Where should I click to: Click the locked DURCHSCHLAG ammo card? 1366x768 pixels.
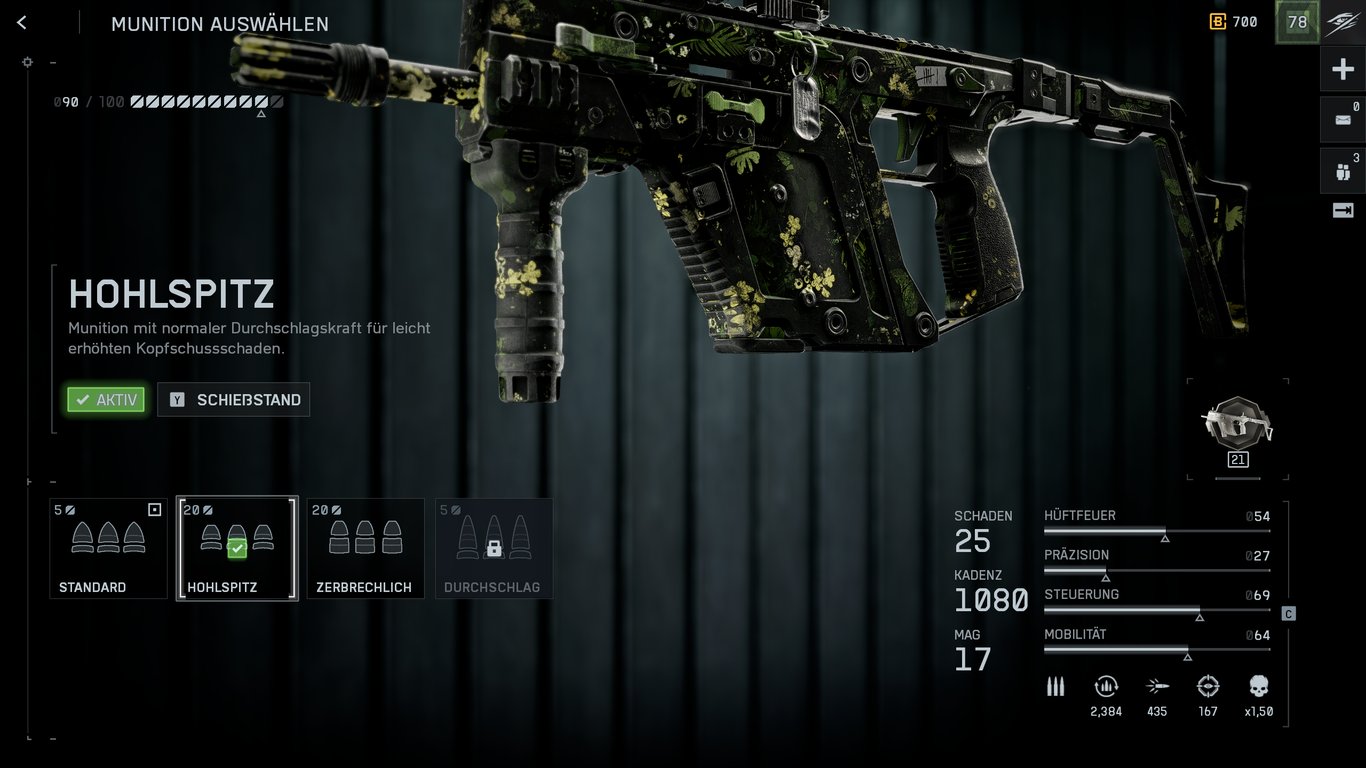494,548
